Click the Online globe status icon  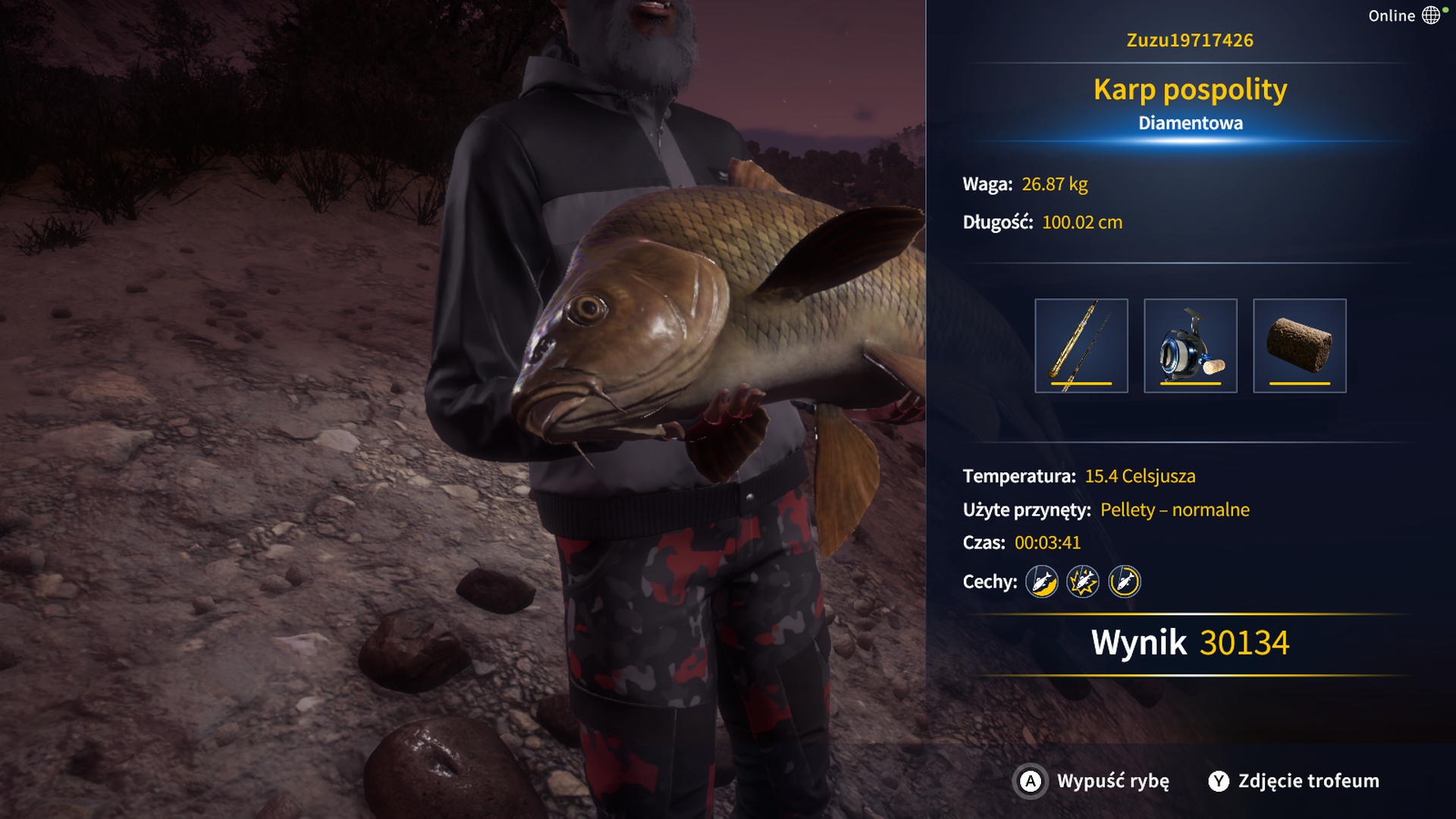point(1431,16)
